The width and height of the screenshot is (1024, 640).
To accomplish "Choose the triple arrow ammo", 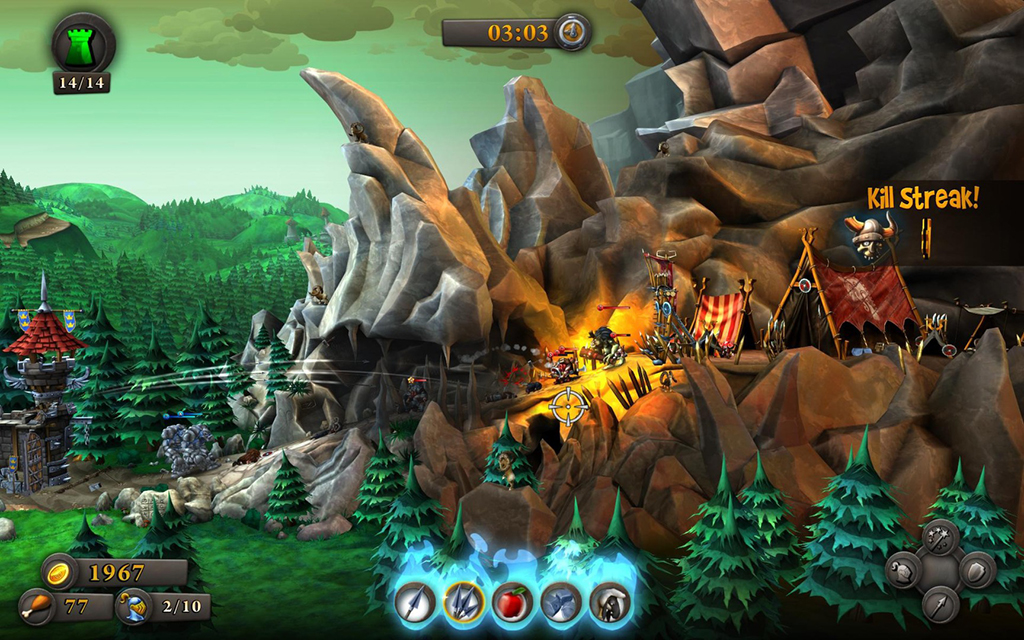I will click(463, 602).
